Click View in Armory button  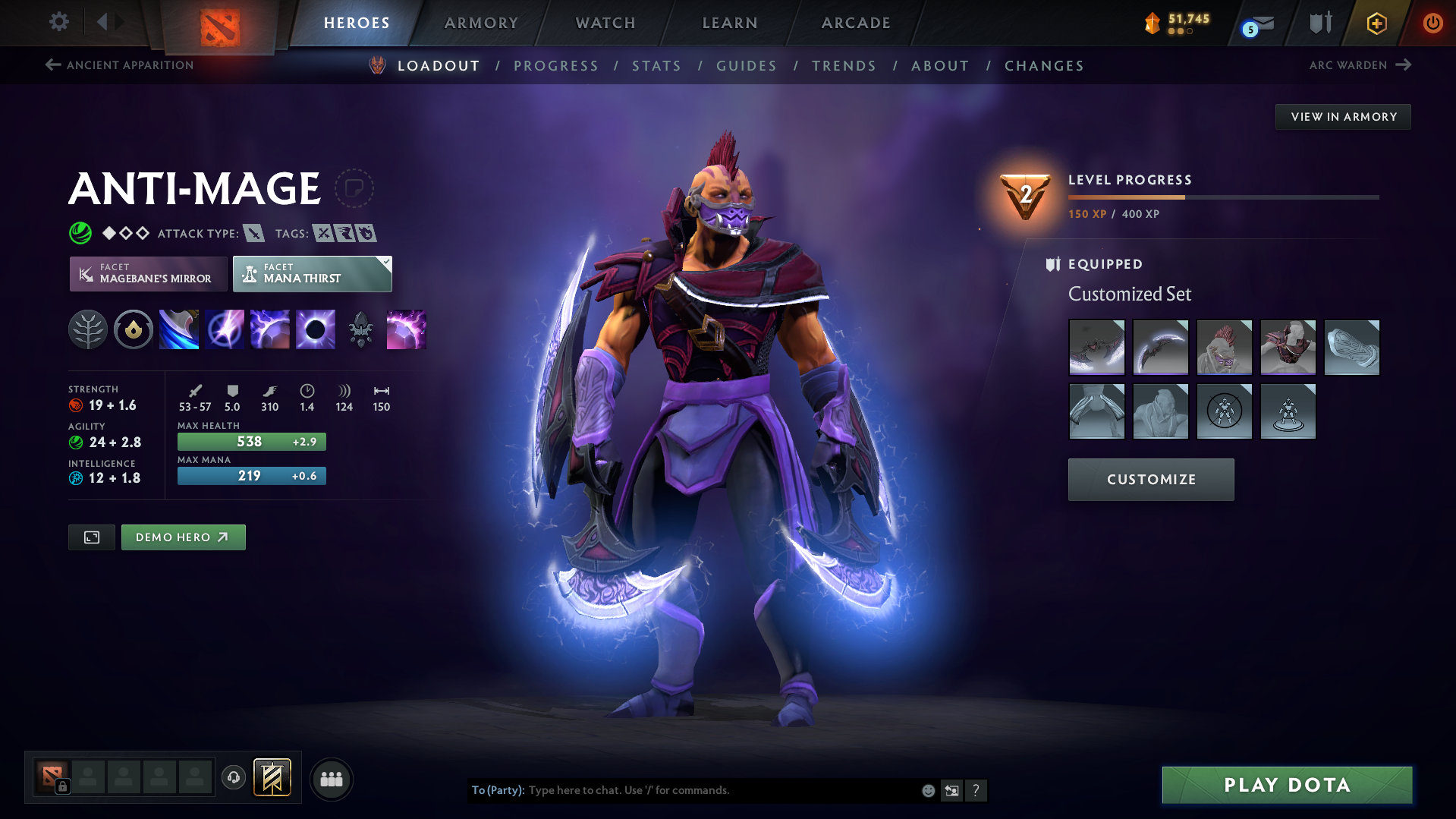[1343, 117]
